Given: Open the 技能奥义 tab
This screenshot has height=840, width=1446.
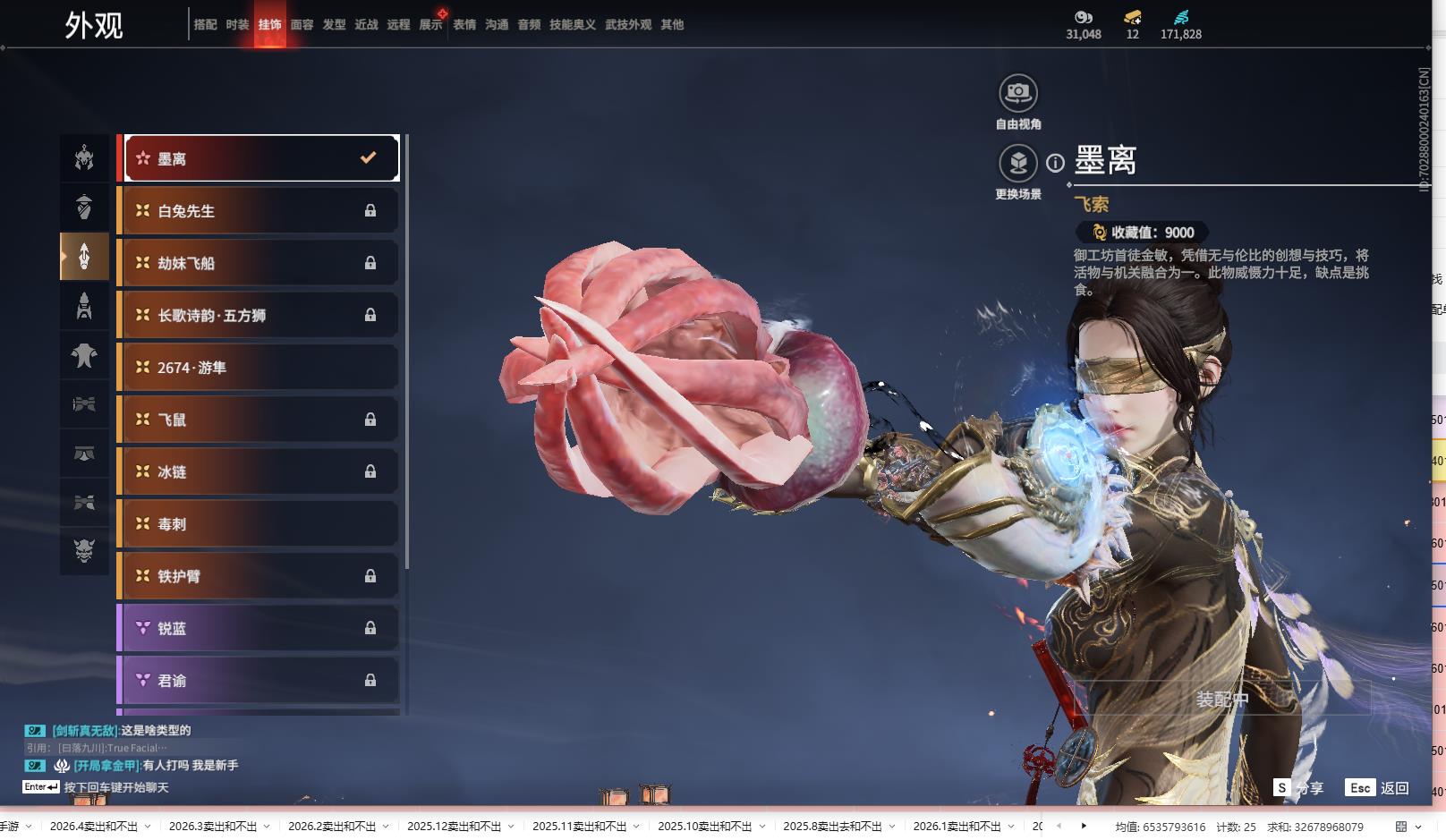Looking at the screenshot, I should click(x=572, y=25).
